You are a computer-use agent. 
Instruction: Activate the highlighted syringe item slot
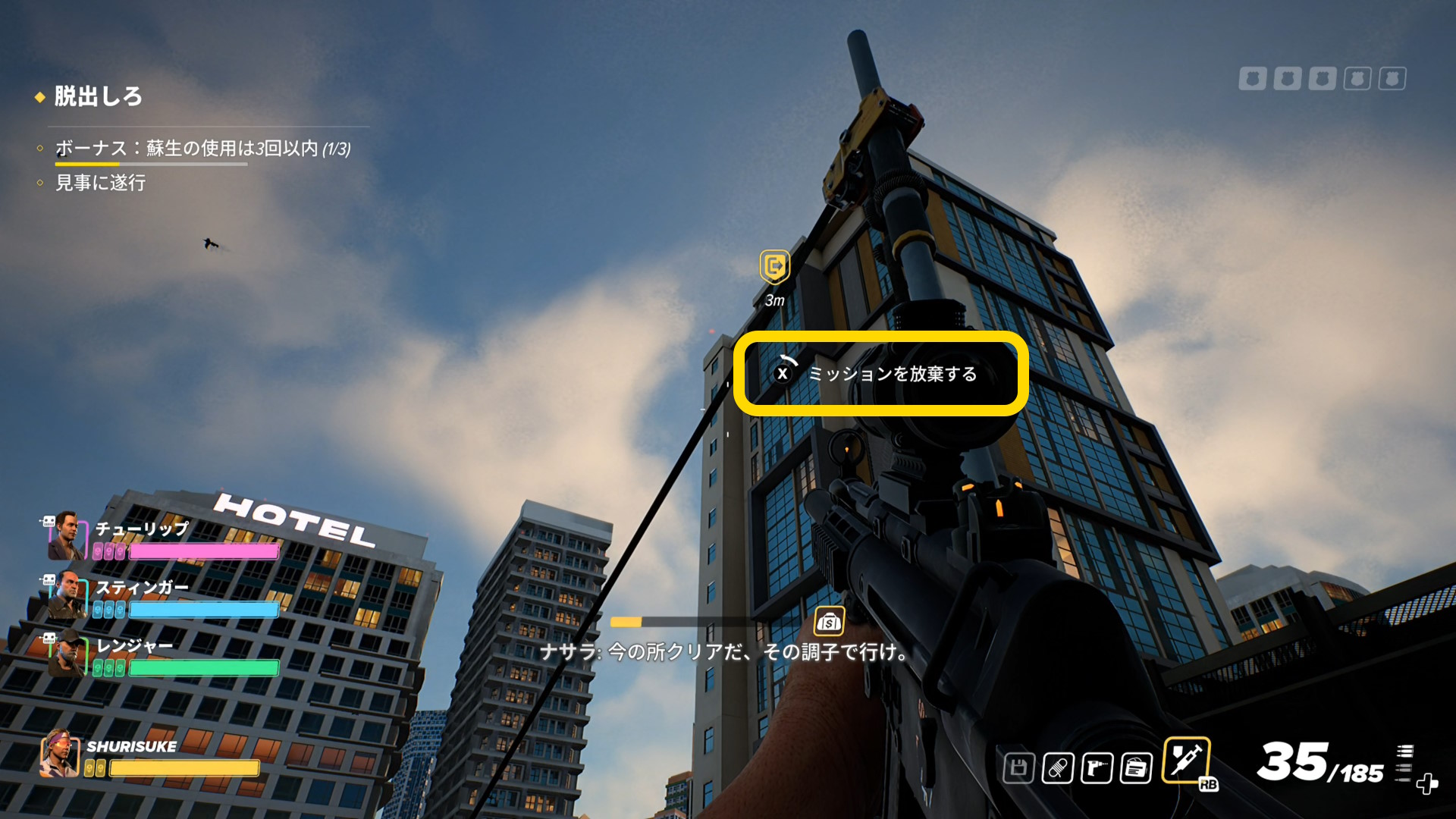[x=1186, y=760]
